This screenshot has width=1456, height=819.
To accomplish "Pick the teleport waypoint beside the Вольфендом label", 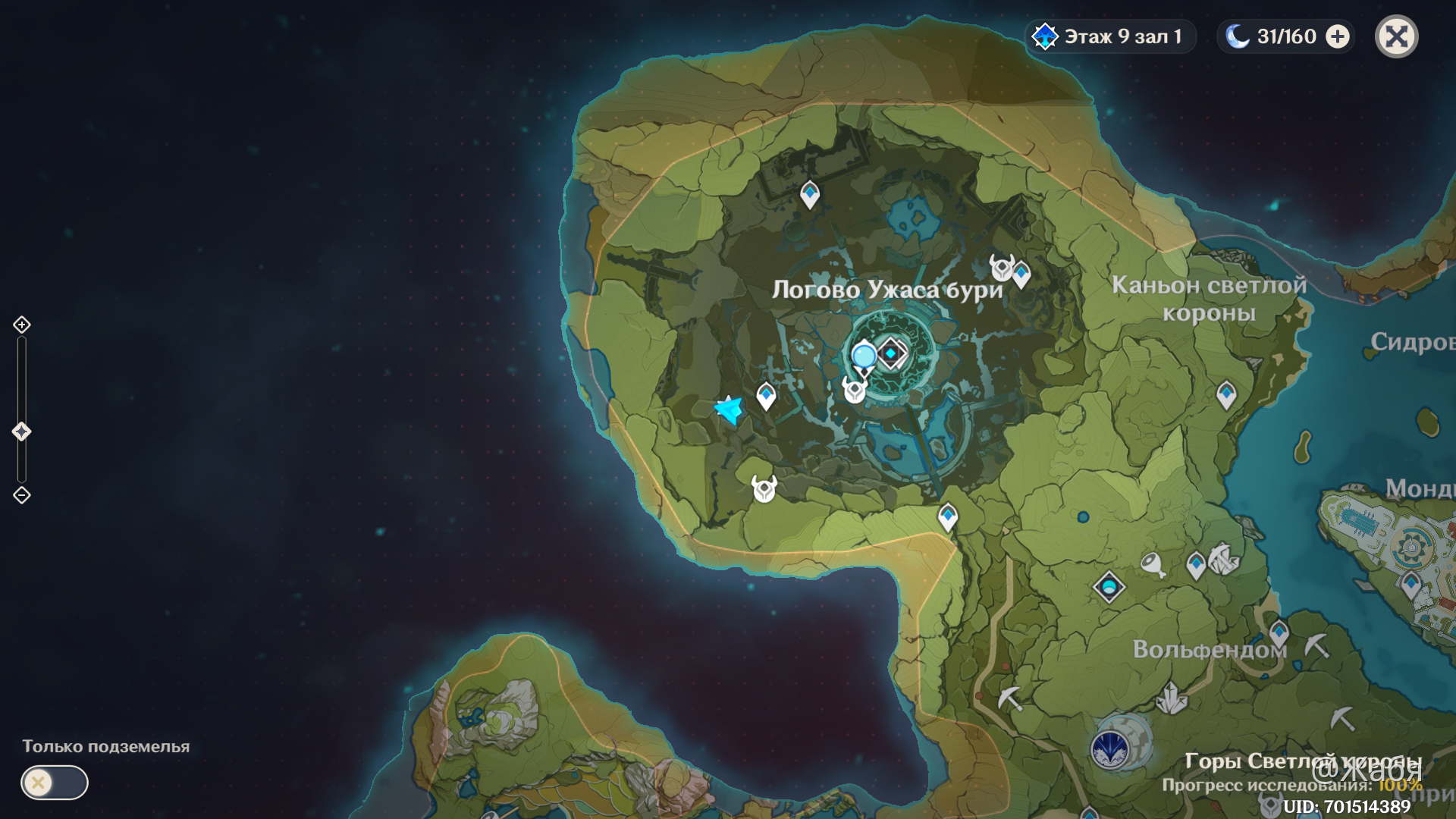I will click(1279, 632).
